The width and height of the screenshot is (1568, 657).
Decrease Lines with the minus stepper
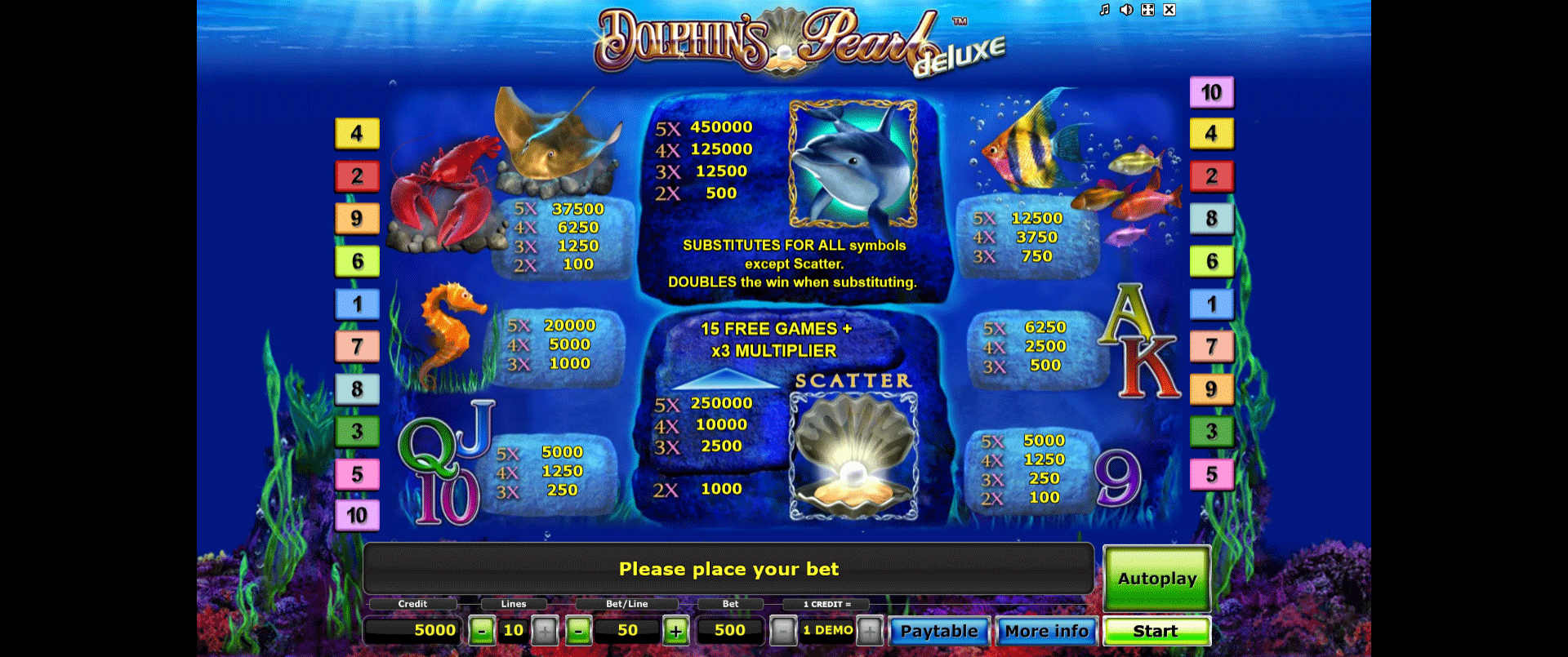483,630
